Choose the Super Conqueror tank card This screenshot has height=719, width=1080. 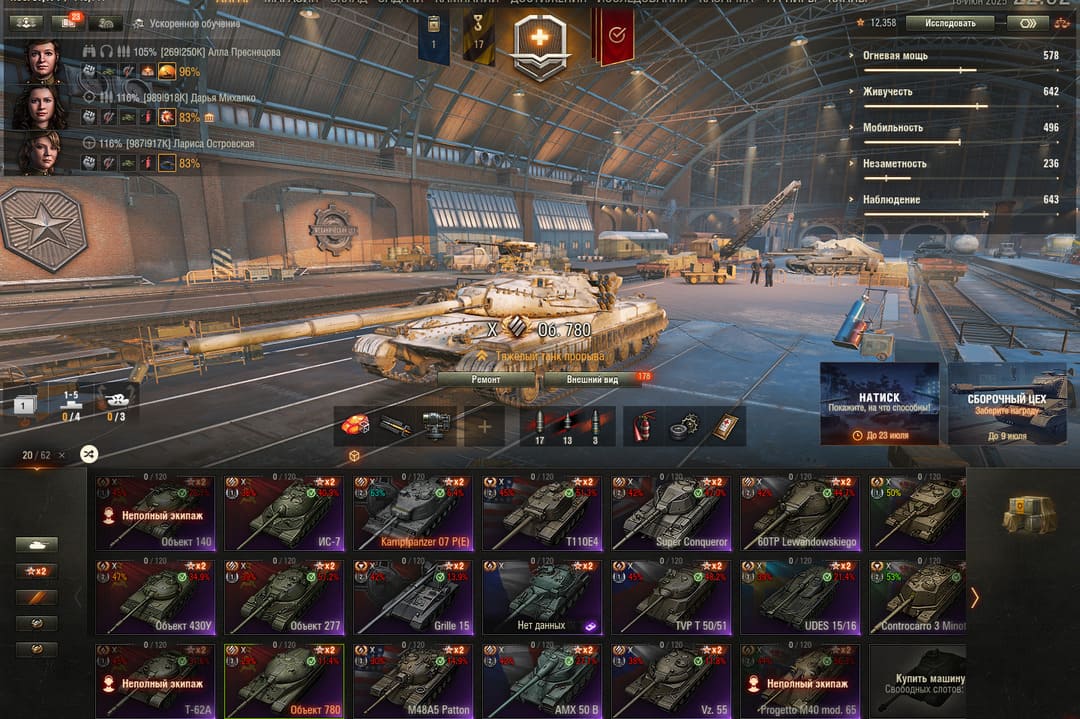[x=671, y=513]
